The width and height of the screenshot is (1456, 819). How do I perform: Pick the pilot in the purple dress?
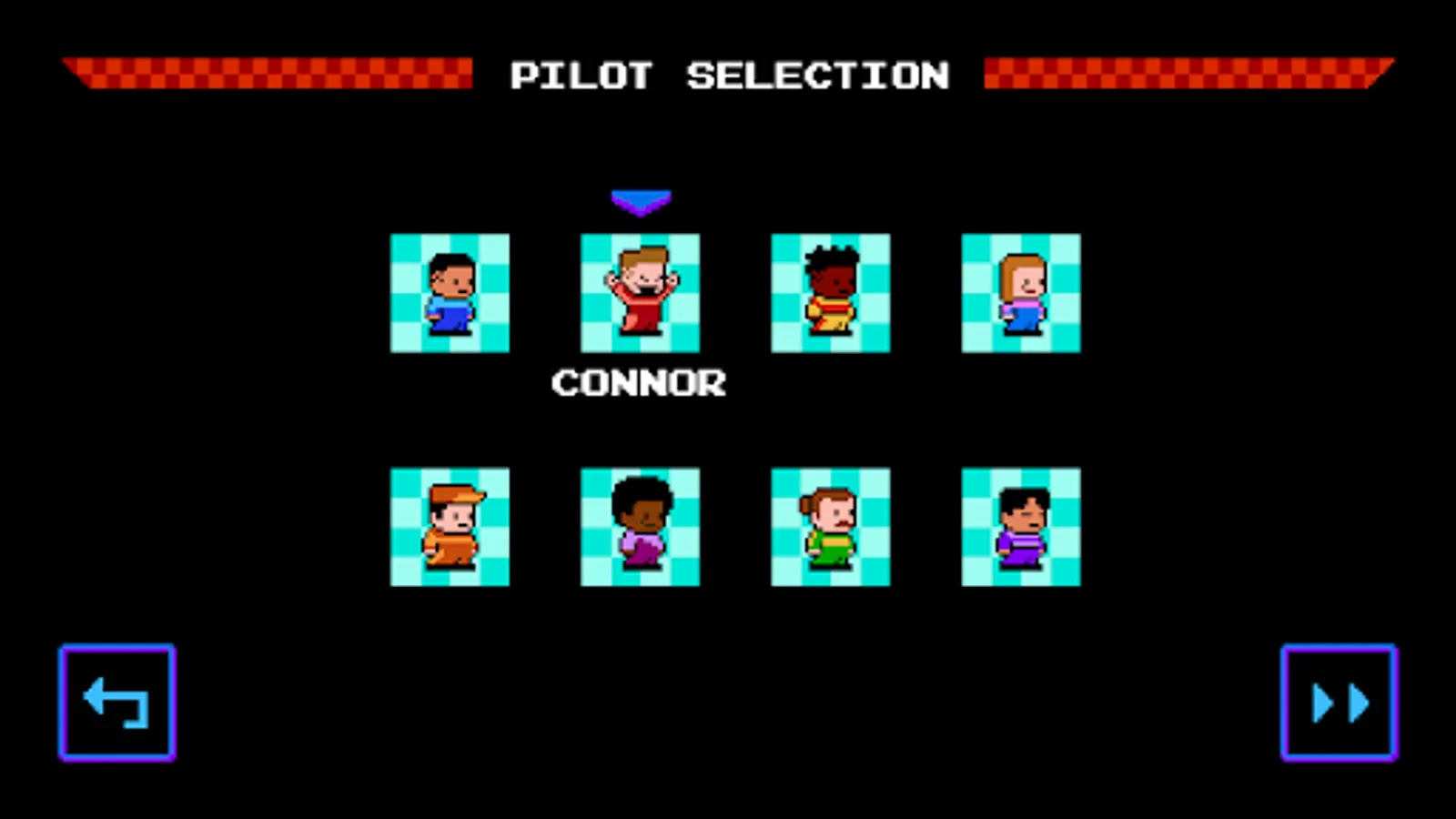640,528
